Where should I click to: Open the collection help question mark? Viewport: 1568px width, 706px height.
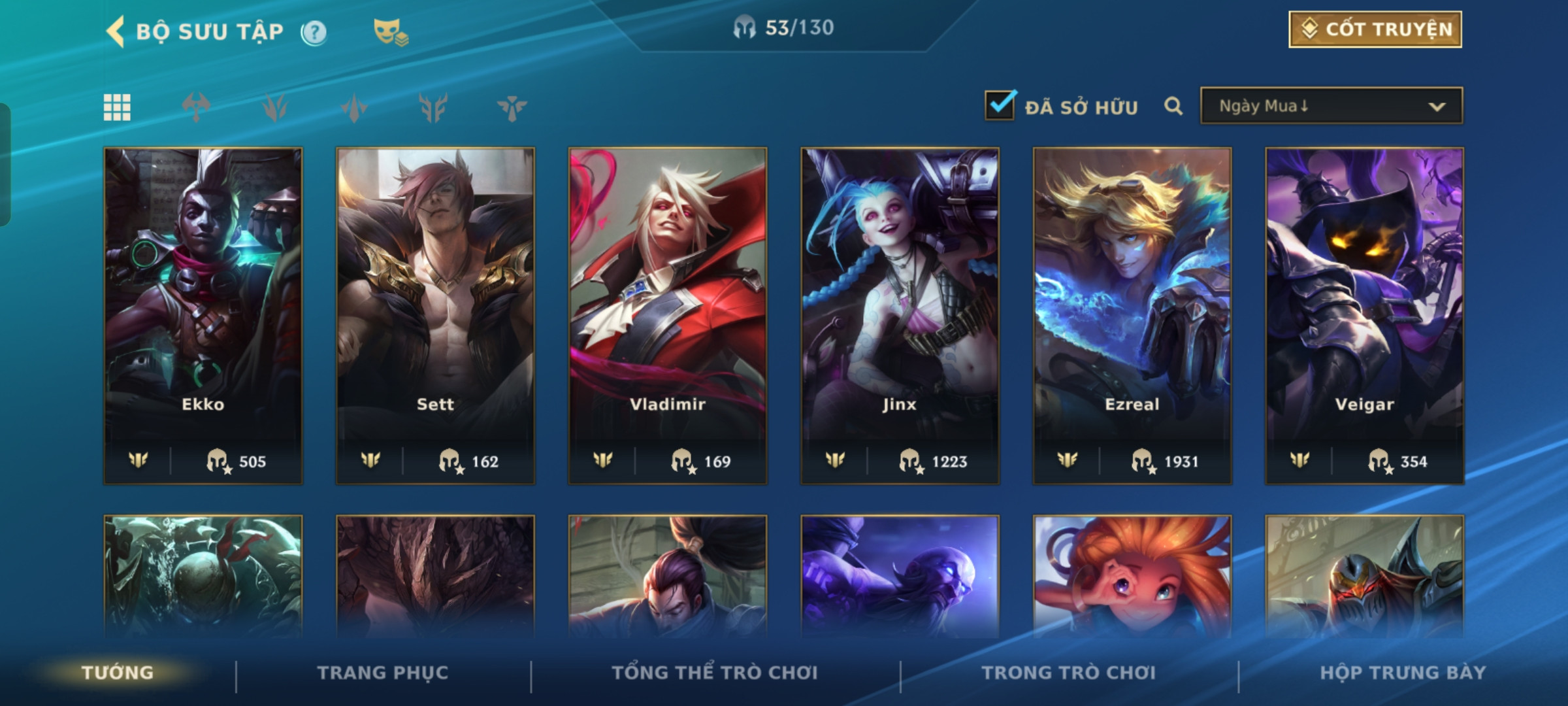[x=314, y=32]
